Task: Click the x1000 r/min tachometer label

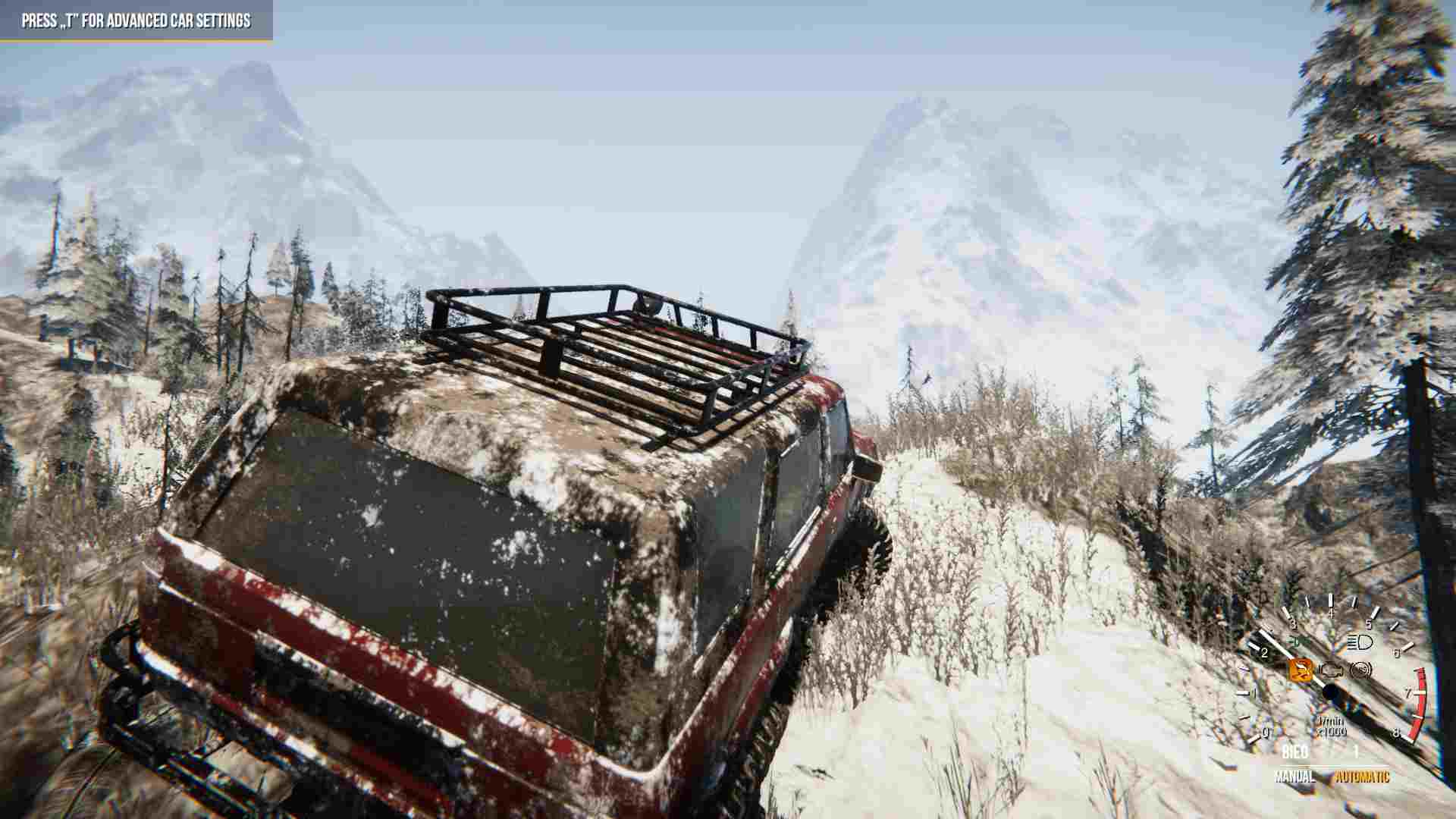Action: point(1331,726)
